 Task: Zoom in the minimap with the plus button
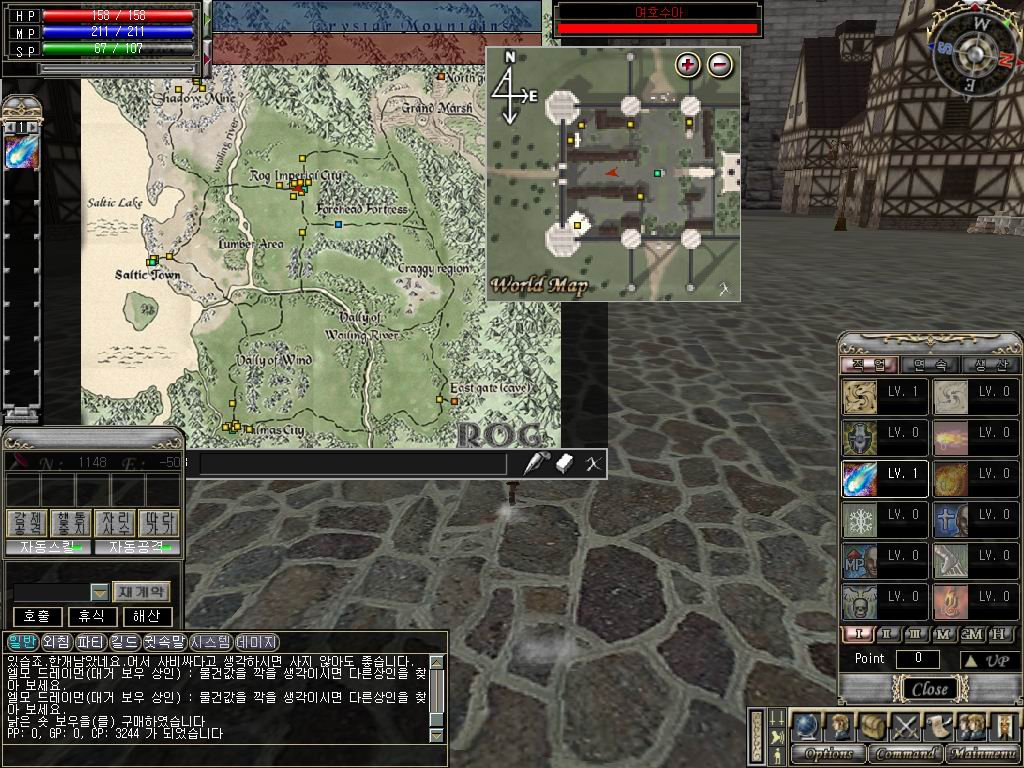tap(687, 65)
